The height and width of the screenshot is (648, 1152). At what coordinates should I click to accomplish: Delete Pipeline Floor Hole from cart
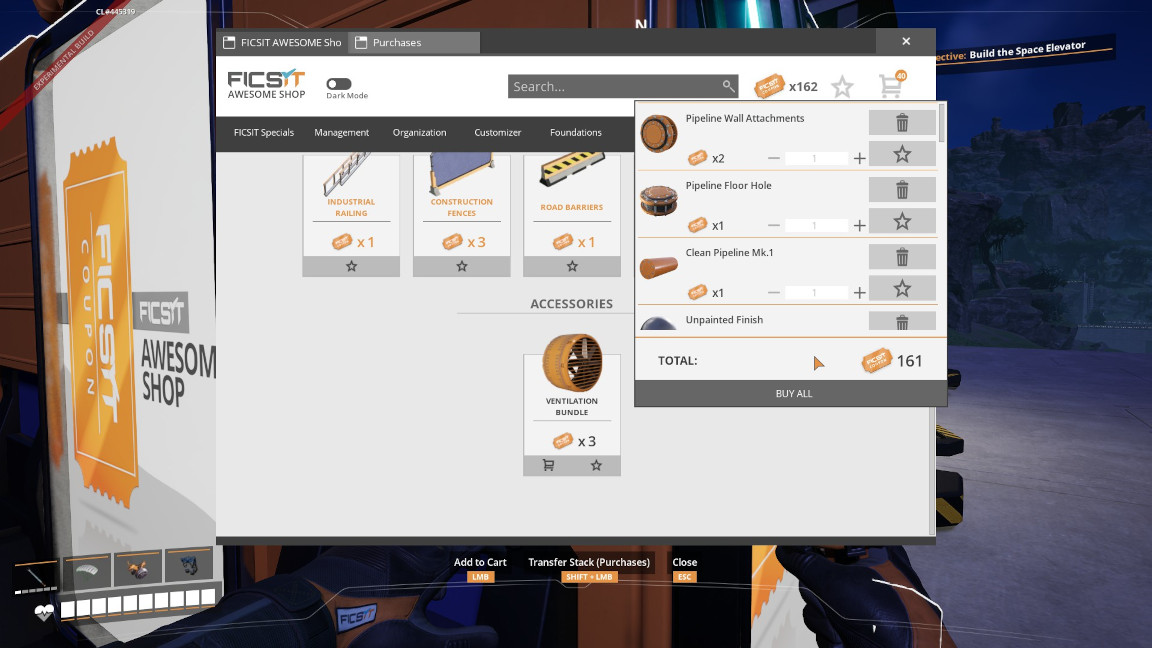click(x=902, y=190)
